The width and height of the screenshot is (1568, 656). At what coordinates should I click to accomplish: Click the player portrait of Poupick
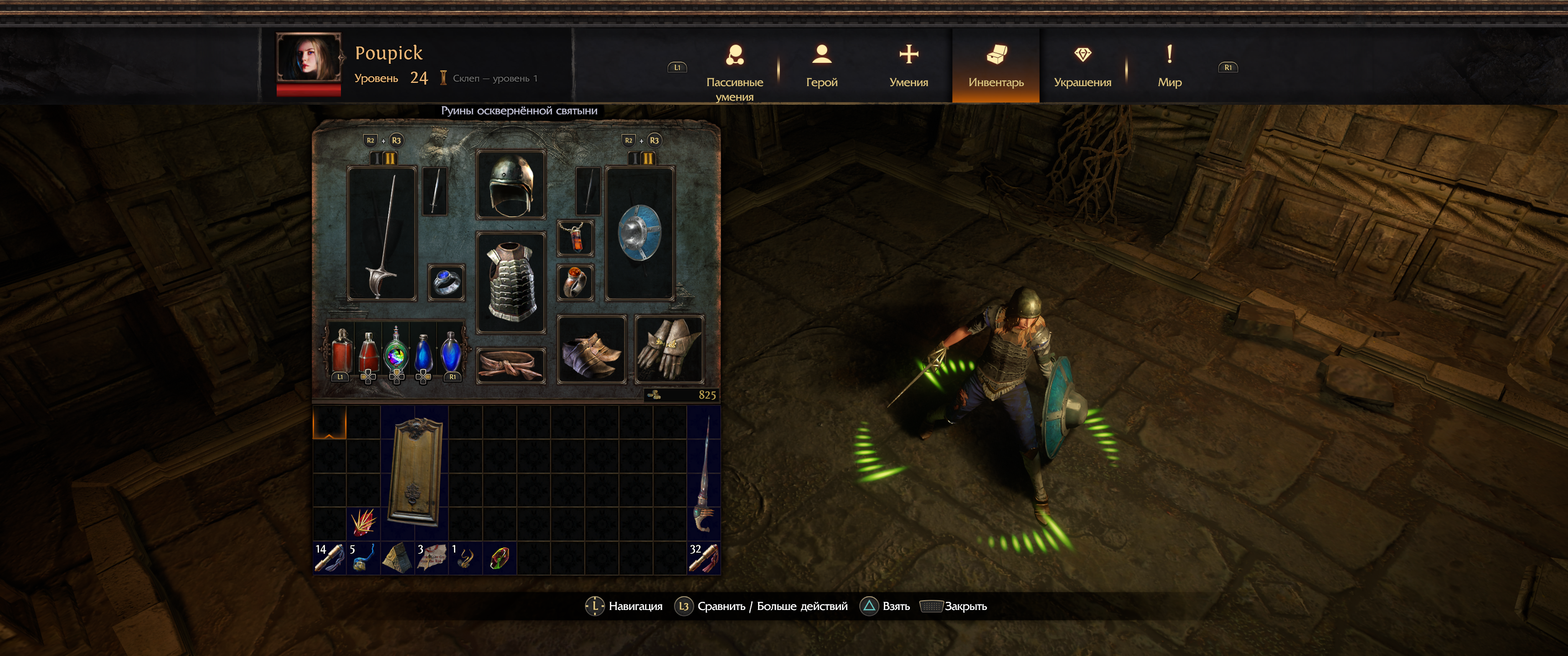point(309,59)
